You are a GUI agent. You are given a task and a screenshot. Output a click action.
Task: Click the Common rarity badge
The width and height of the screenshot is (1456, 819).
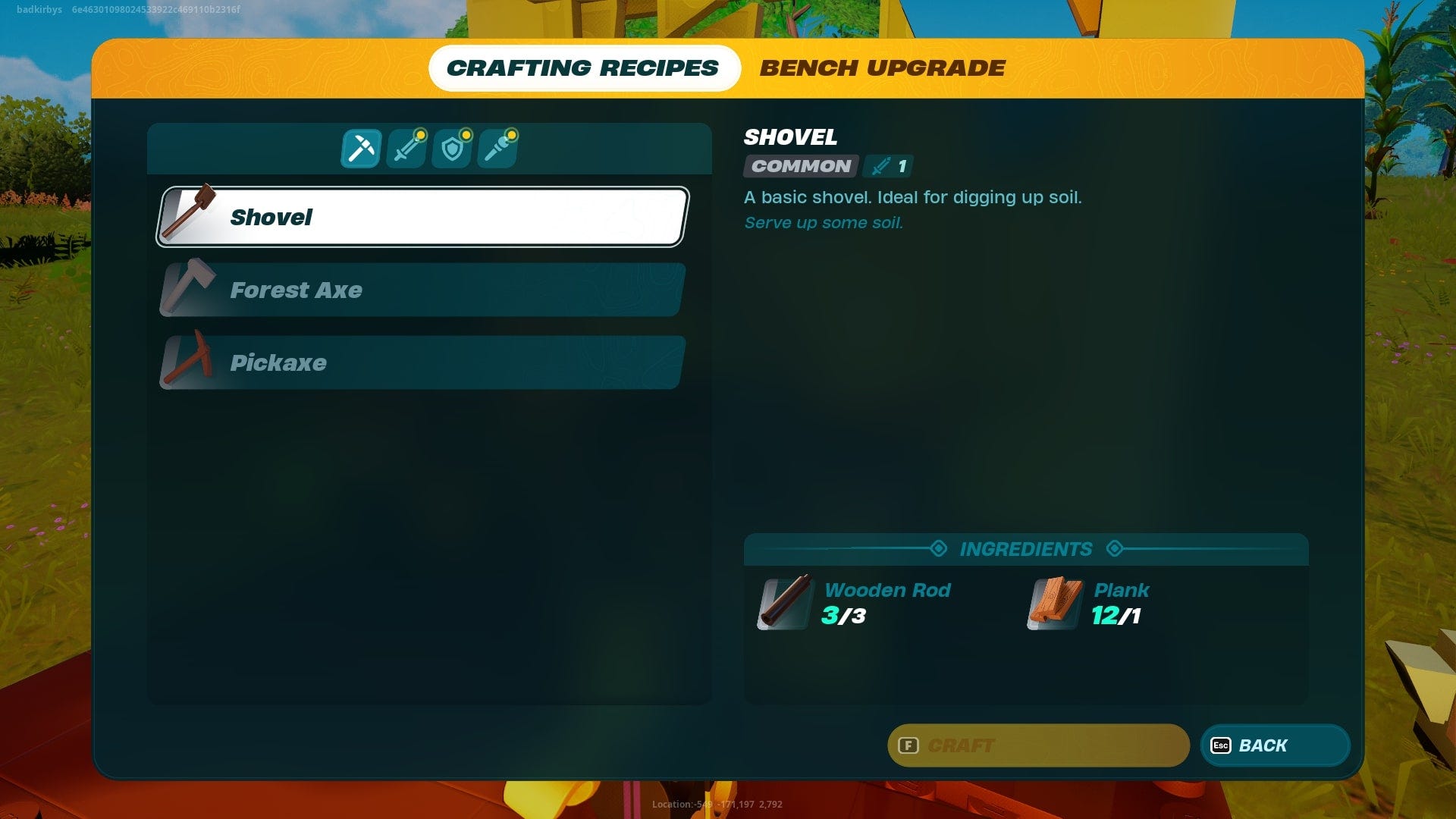800,166
